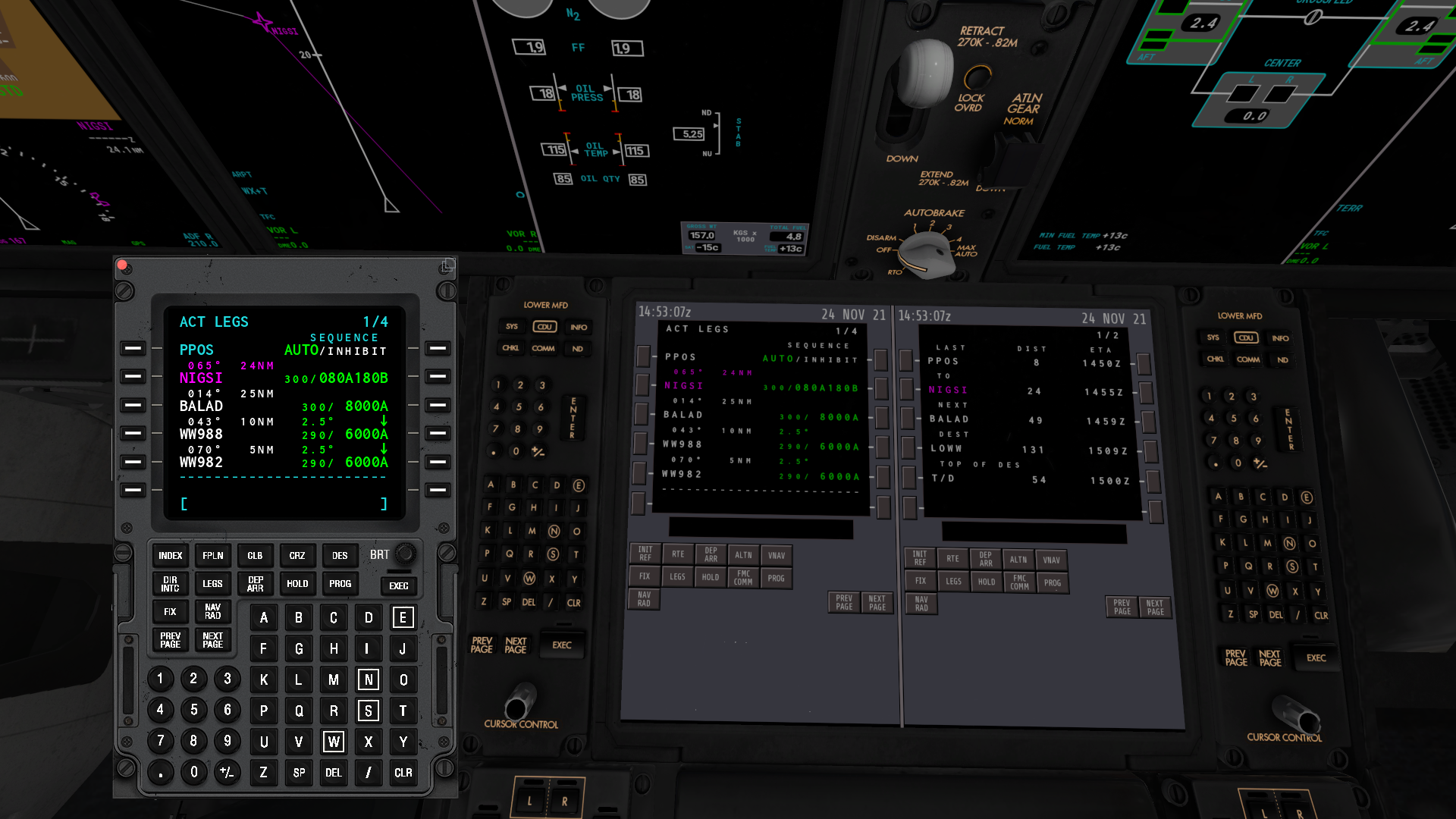Toggle SEQUENCE AUTO/INHIBIT line select key
The height and width of the screenshot is (819, 1456).
click(437, 348)
